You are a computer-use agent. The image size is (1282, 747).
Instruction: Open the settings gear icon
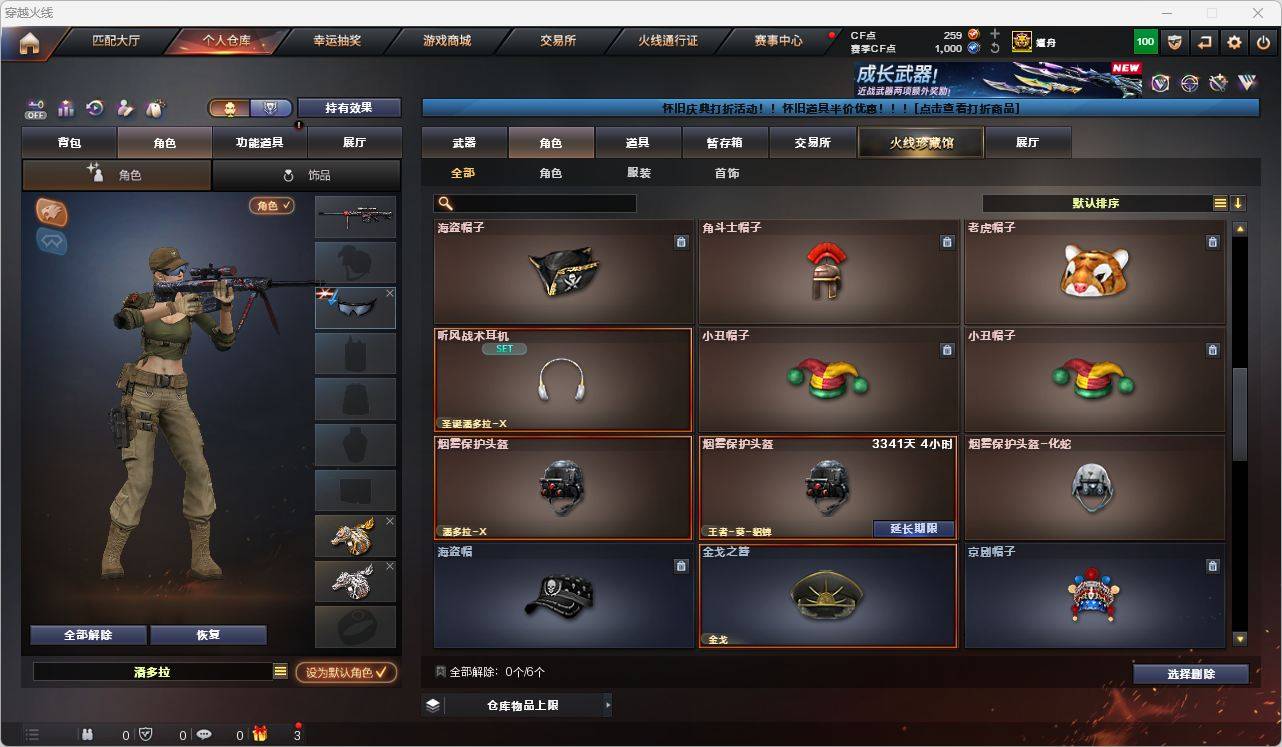1234,42
